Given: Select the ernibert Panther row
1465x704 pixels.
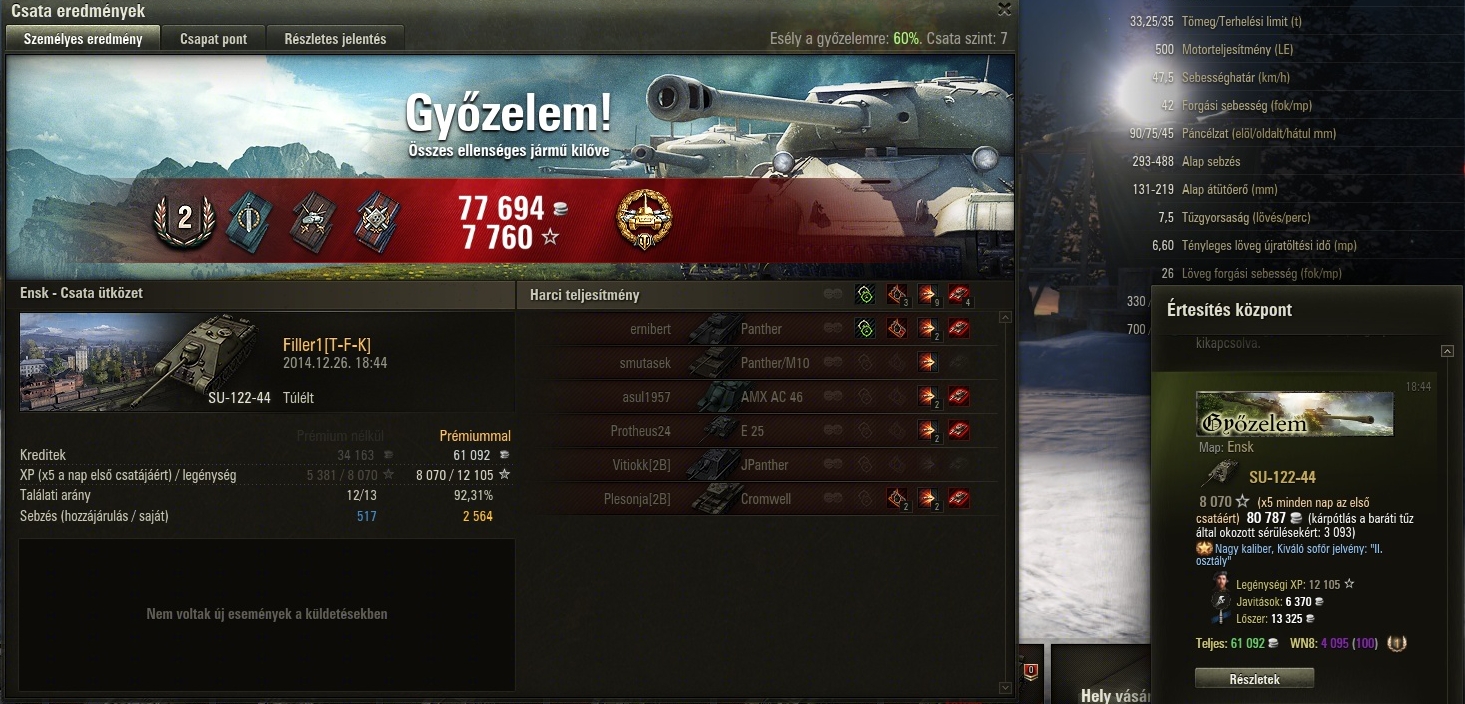Looking at the screenshot, I should (760, 329).
